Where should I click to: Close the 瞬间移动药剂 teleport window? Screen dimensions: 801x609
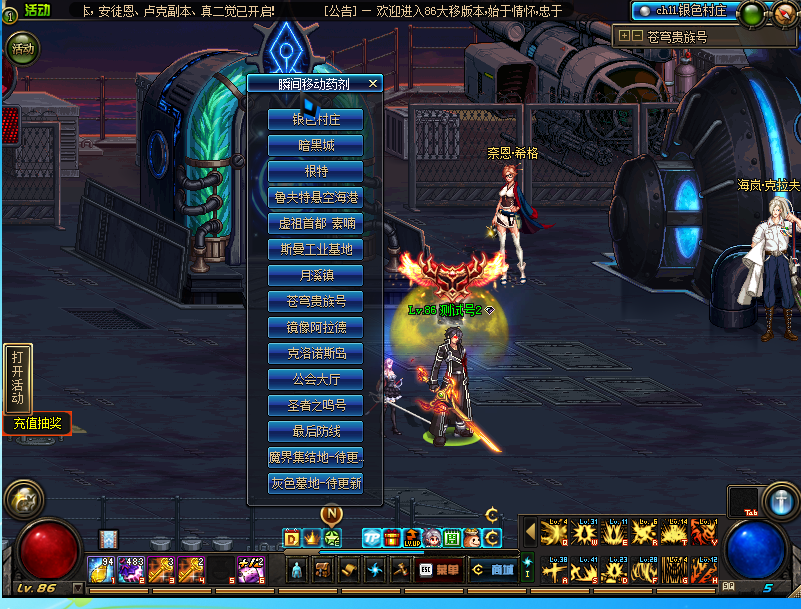pyautogui.click(x=373, y=84)
